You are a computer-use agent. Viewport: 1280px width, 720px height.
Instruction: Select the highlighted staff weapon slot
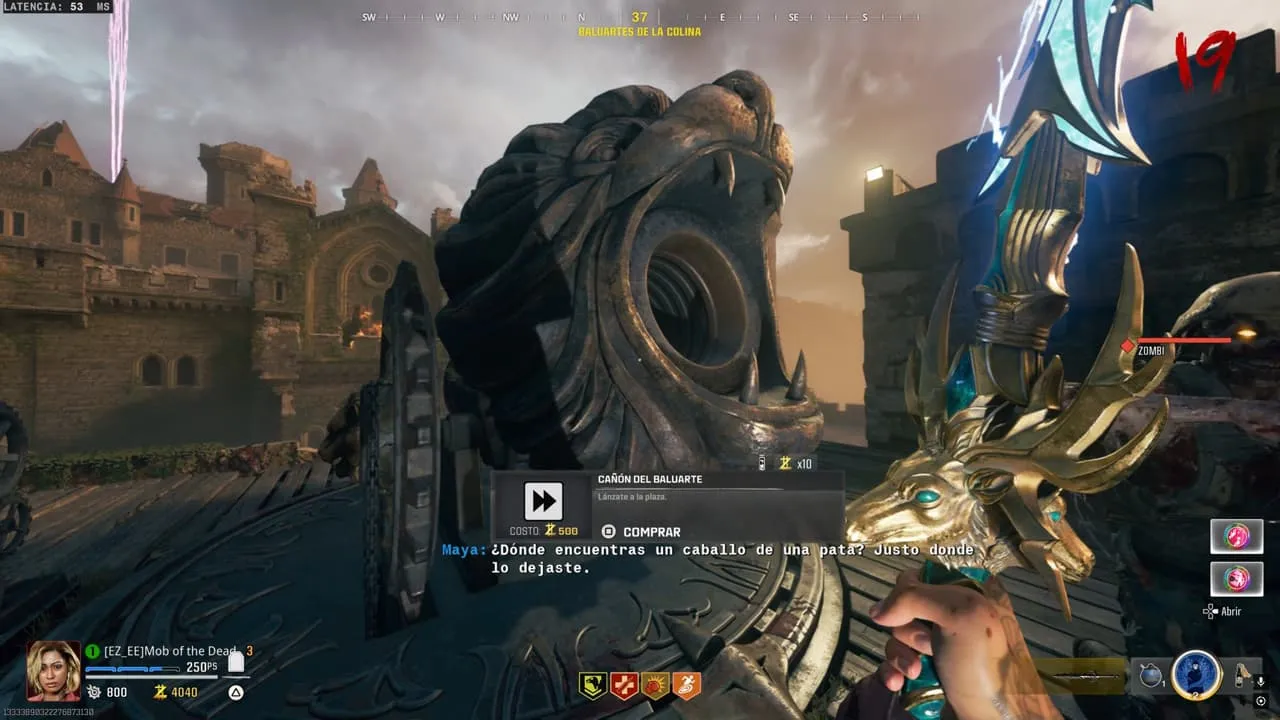(x=1080, y=676)
